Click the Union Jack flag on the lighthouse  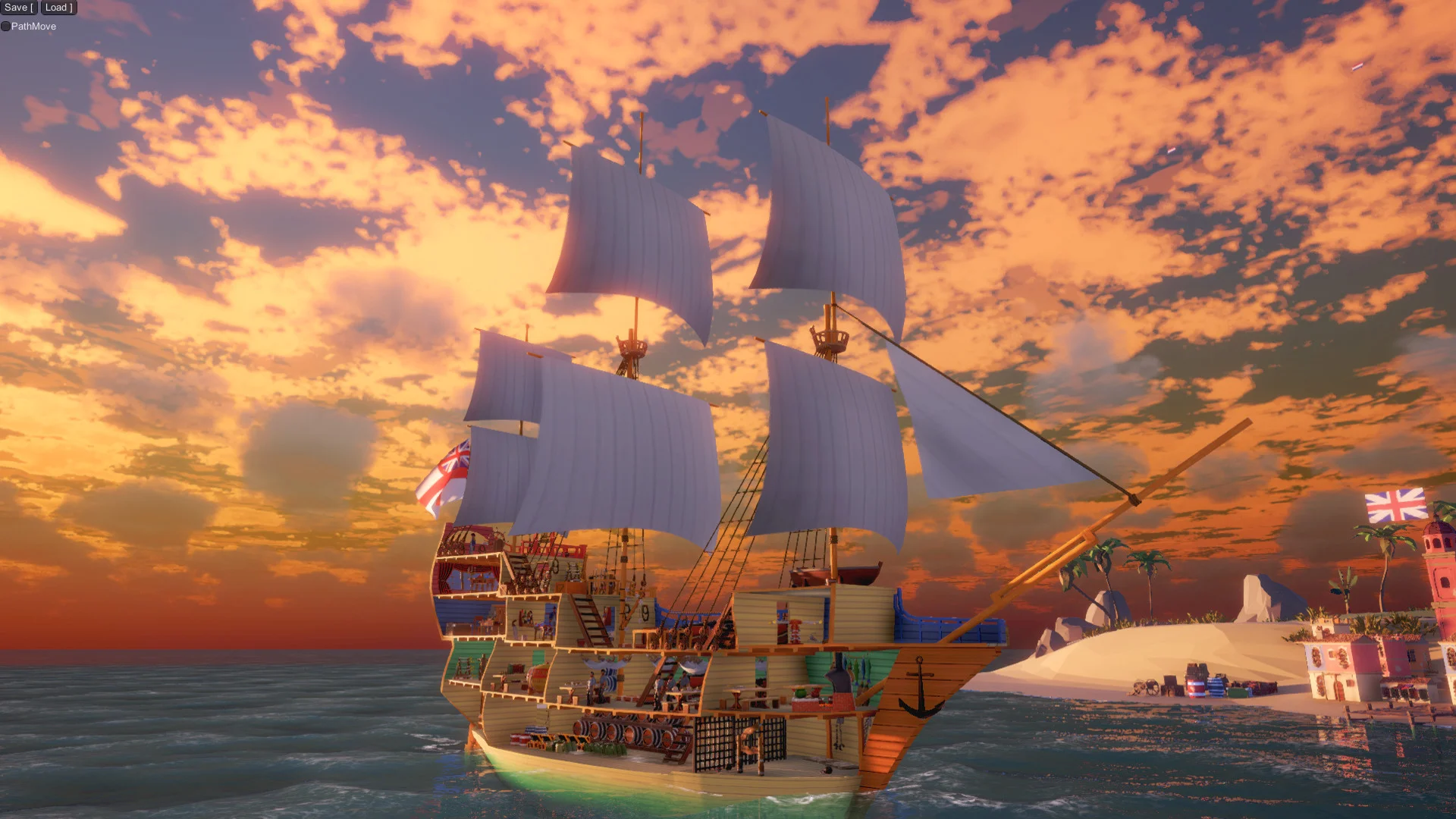1397,506
